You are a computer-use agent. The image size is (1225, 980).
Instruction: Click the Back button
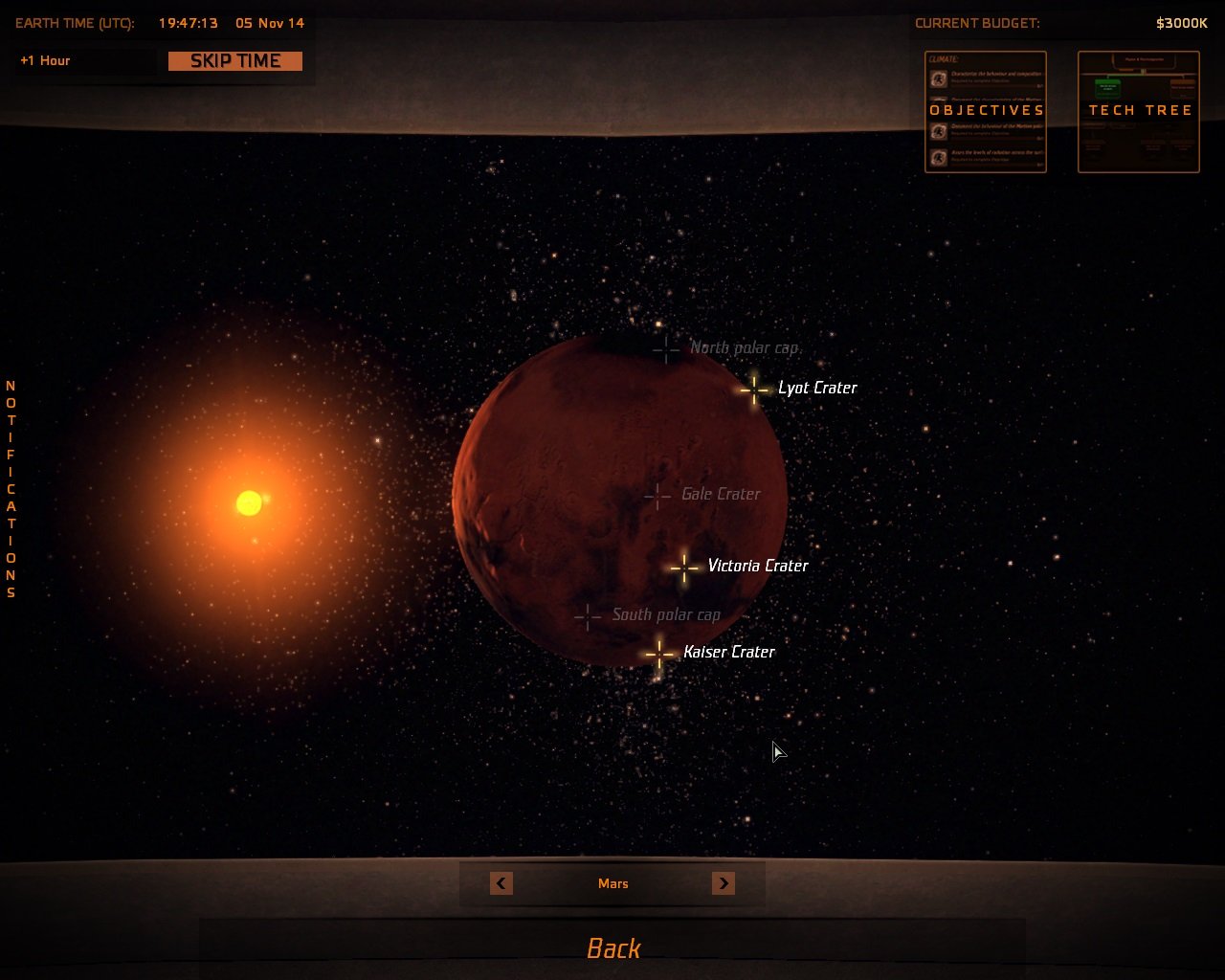[x=612, y=947]
